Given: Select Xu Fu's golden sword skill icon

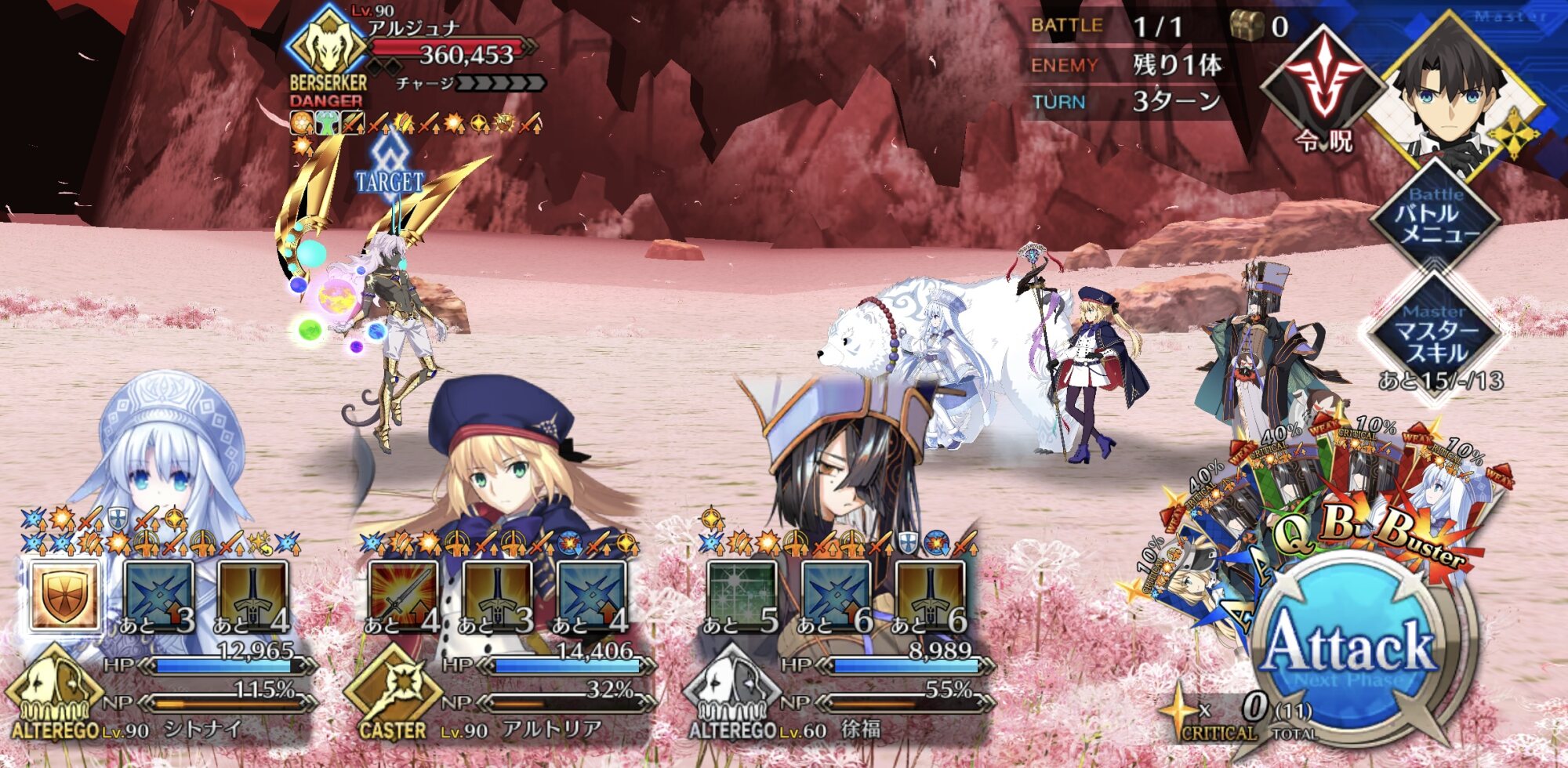Looking at the screenshot, I should click(x=930, y=594).
